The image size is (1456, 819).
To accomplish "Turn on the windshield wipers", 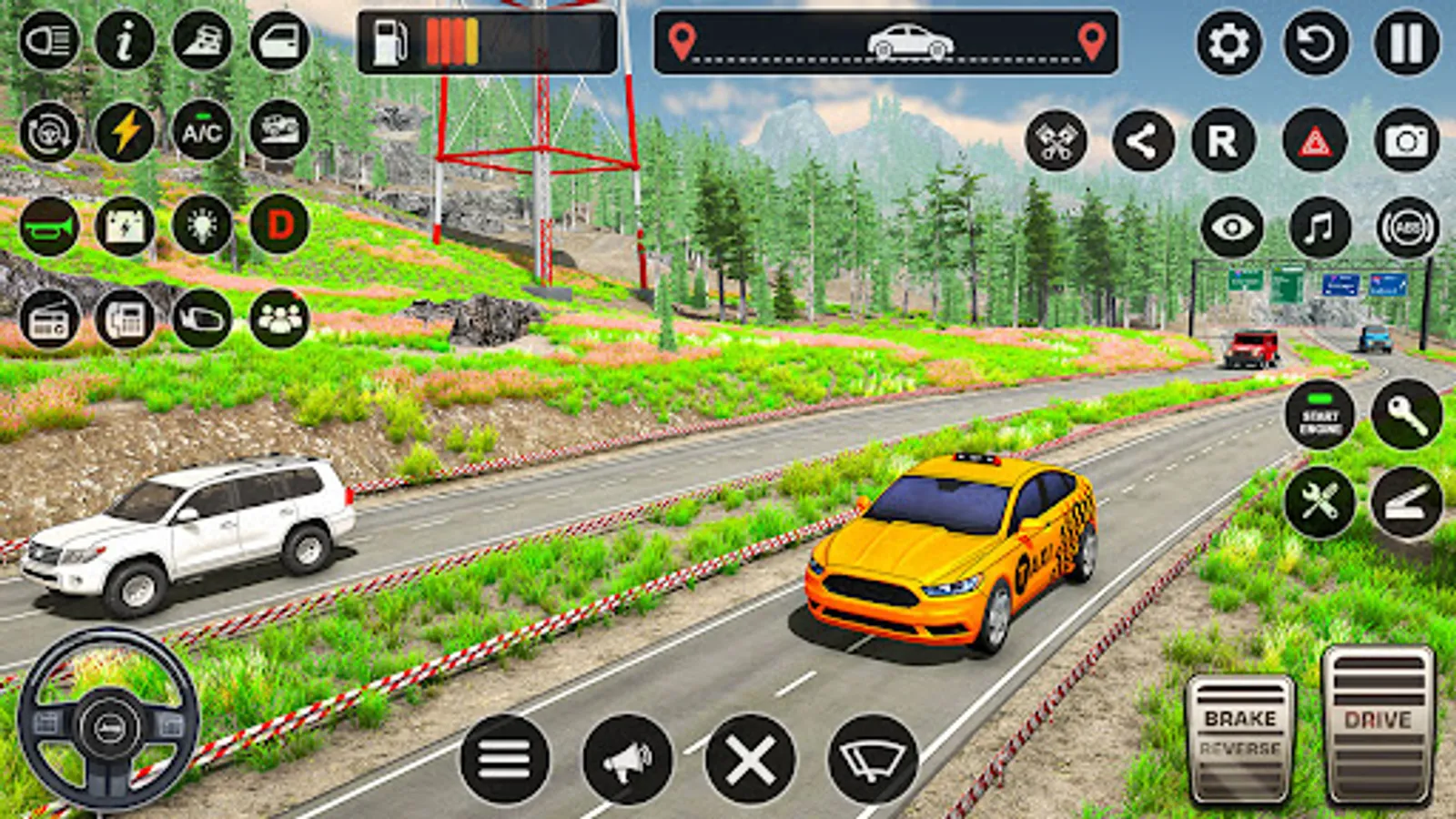I will (873, 759).
